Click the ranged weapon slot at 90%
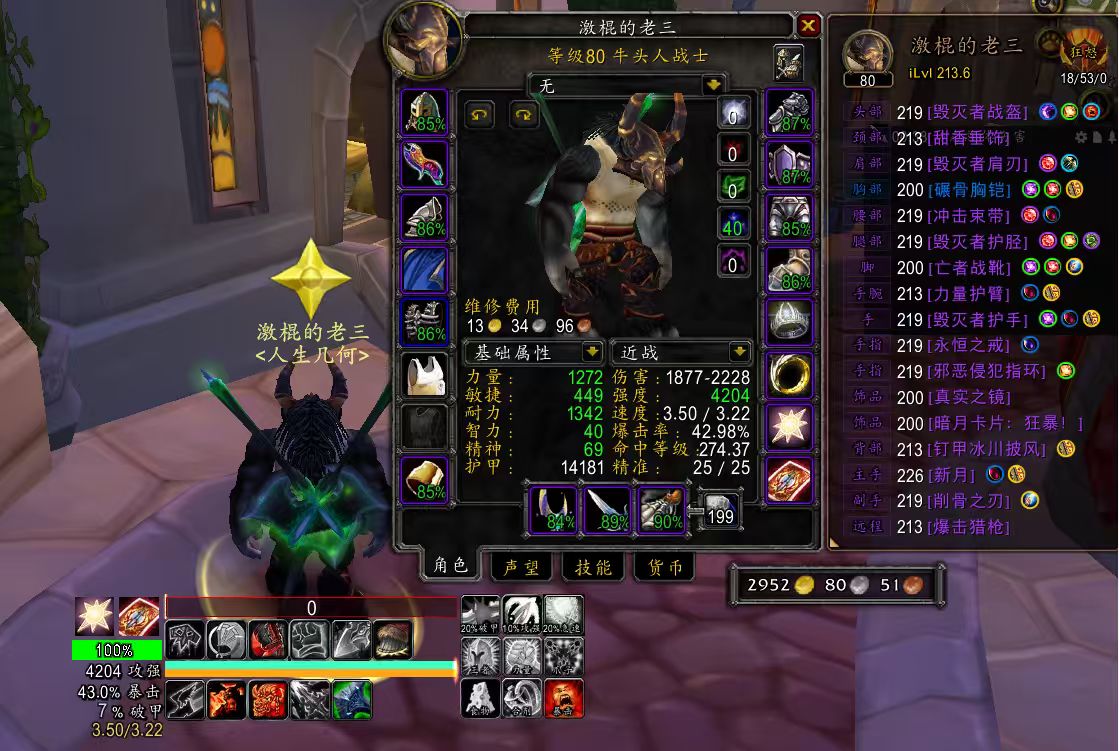Viewport: 1119px width, 751px height. tap(660, 508)
